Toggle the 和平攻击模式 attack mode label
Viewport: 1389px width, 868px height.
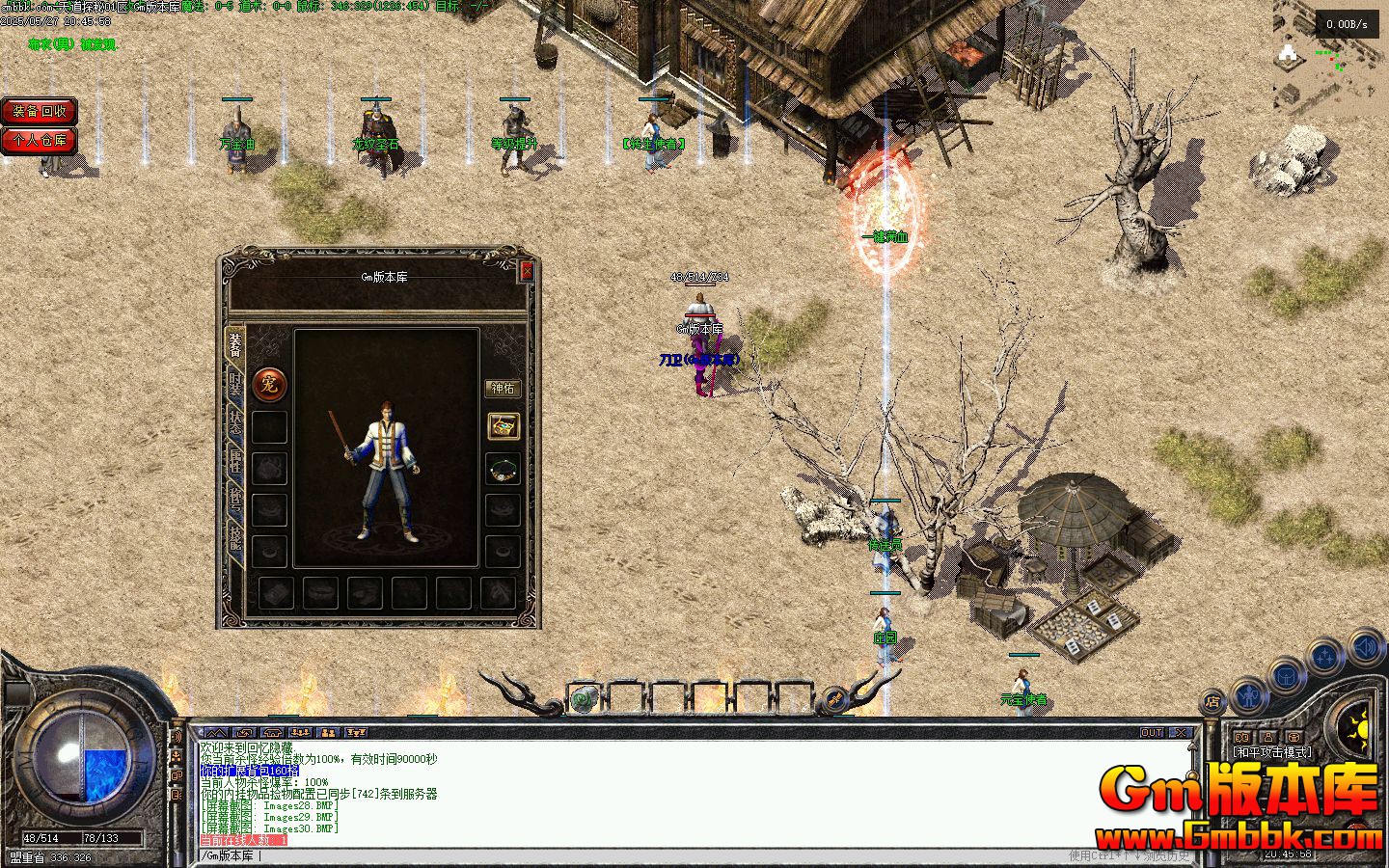point(1272,752)
